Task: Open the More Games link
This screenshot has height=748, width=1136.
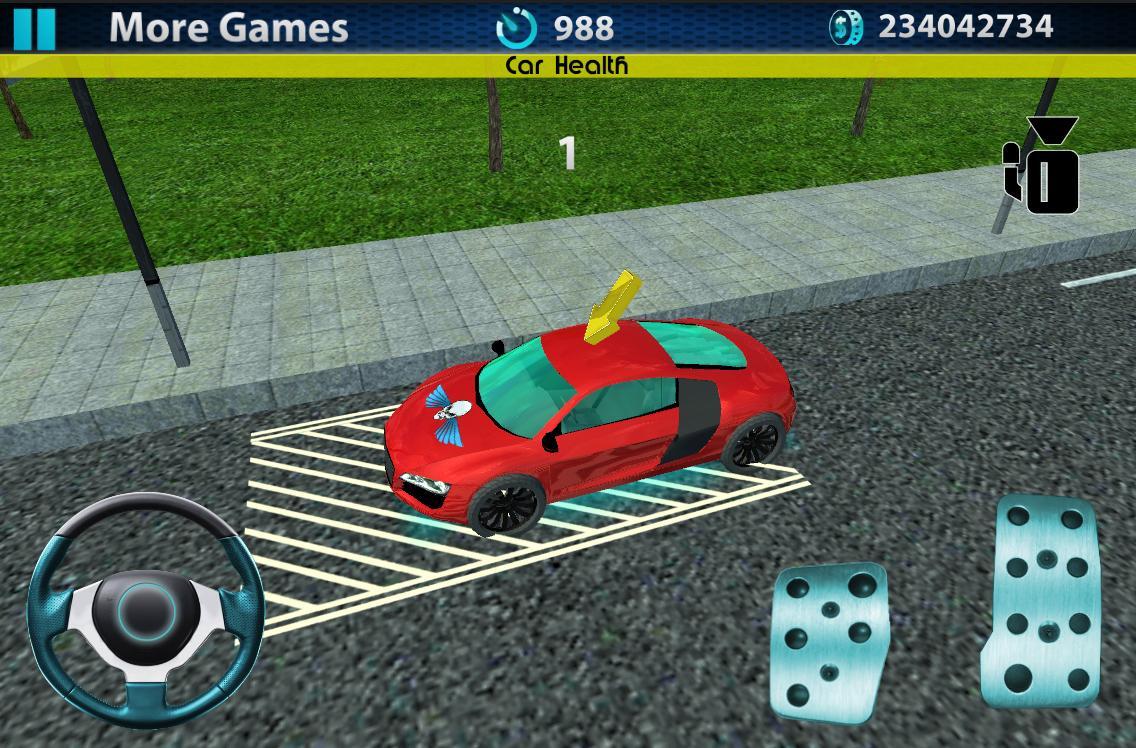Action: pyautogui.click(x=228, y=28)
